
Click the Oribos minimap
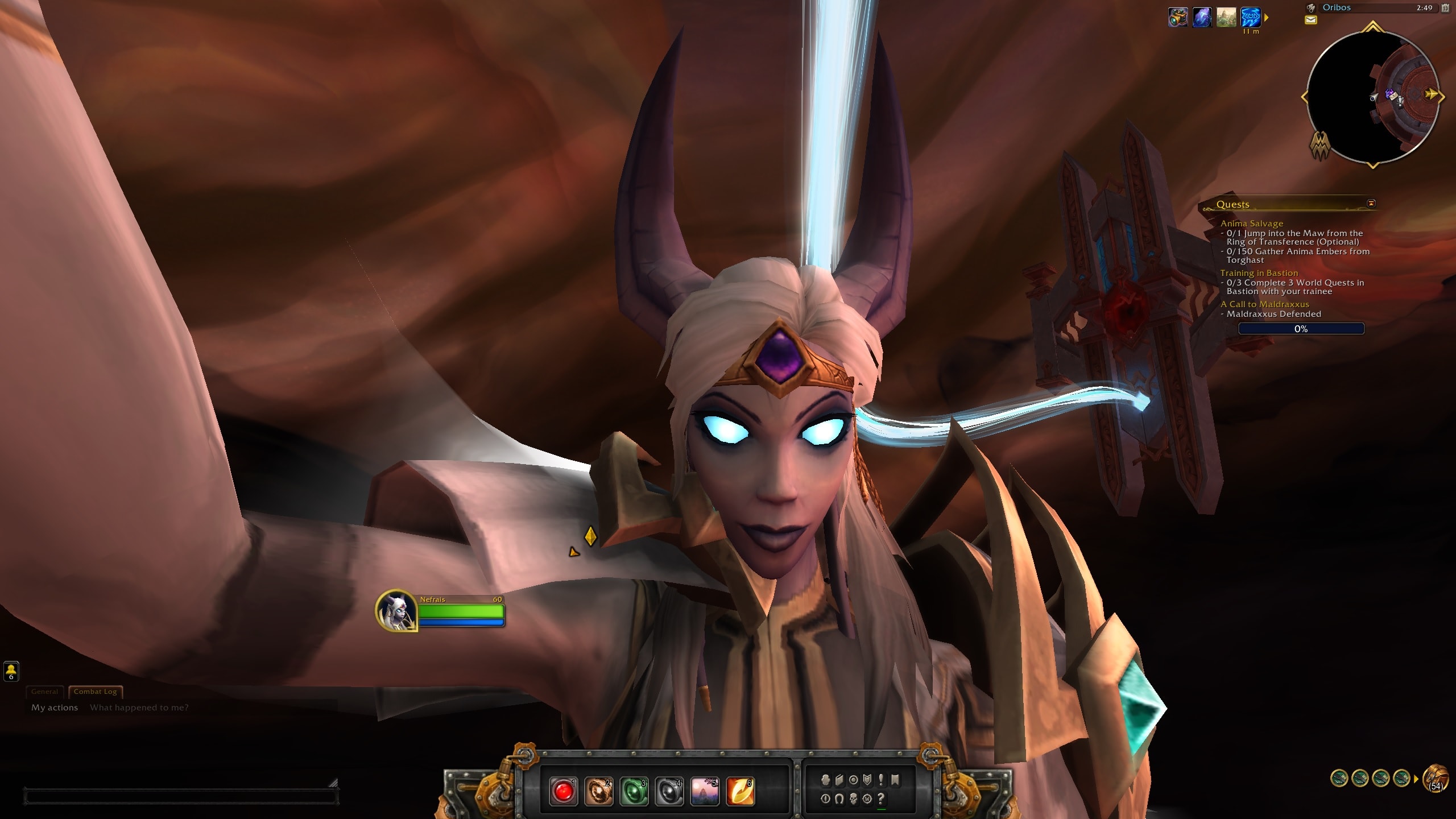point(1372,97)
